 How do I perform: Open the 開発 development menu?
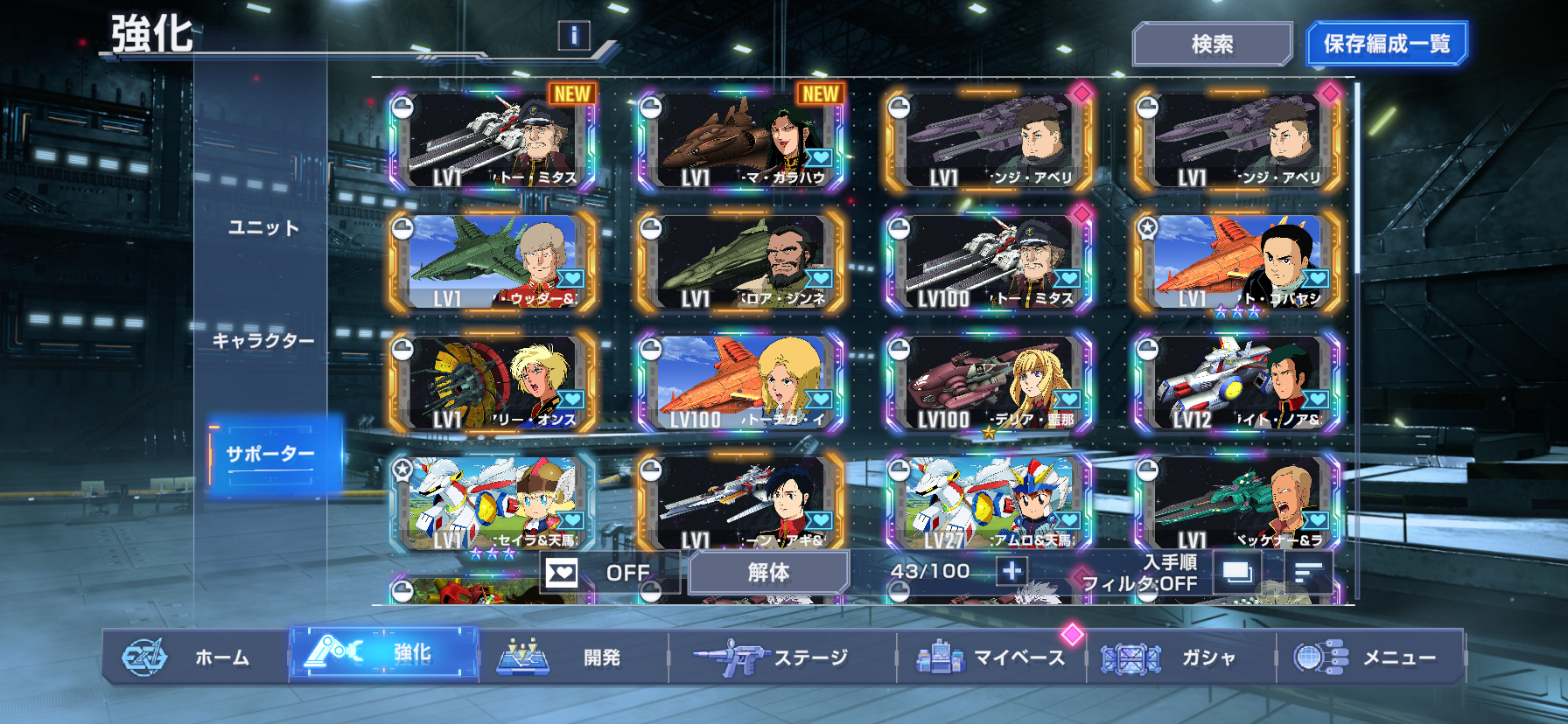(x=573, y=657)
